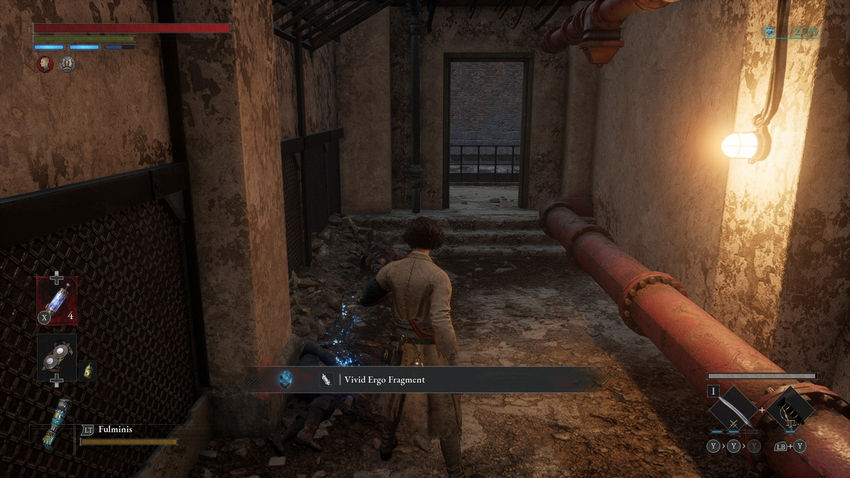Screen dimensions: 850x478
Task: Click the grey status icon under stamina
Action: (x=66, y=64)
